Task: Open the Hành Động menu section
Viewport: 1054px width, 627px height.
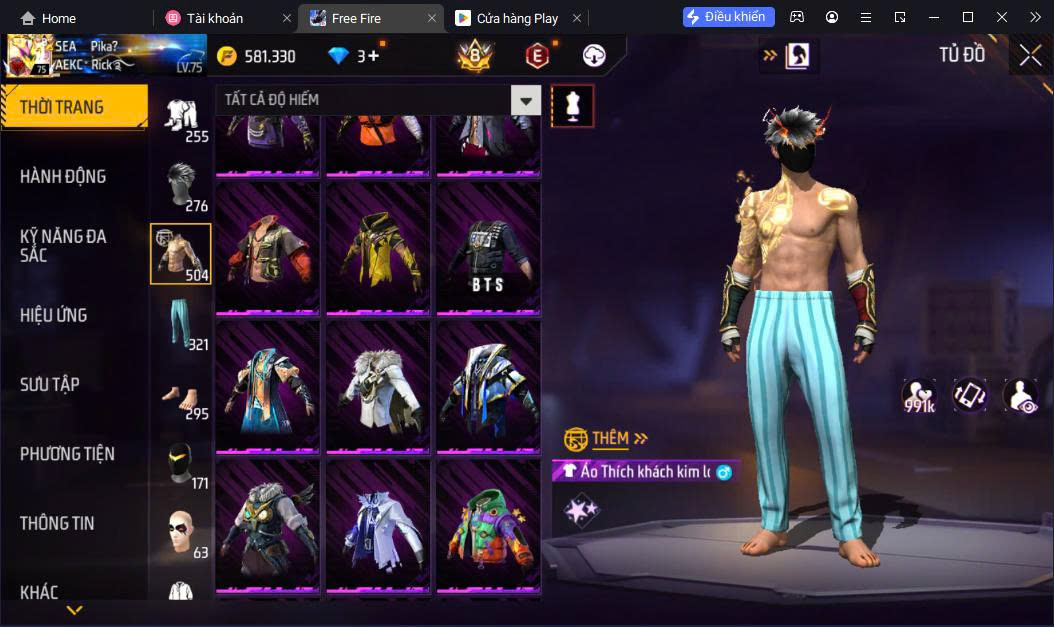Action: coord(63,177)
